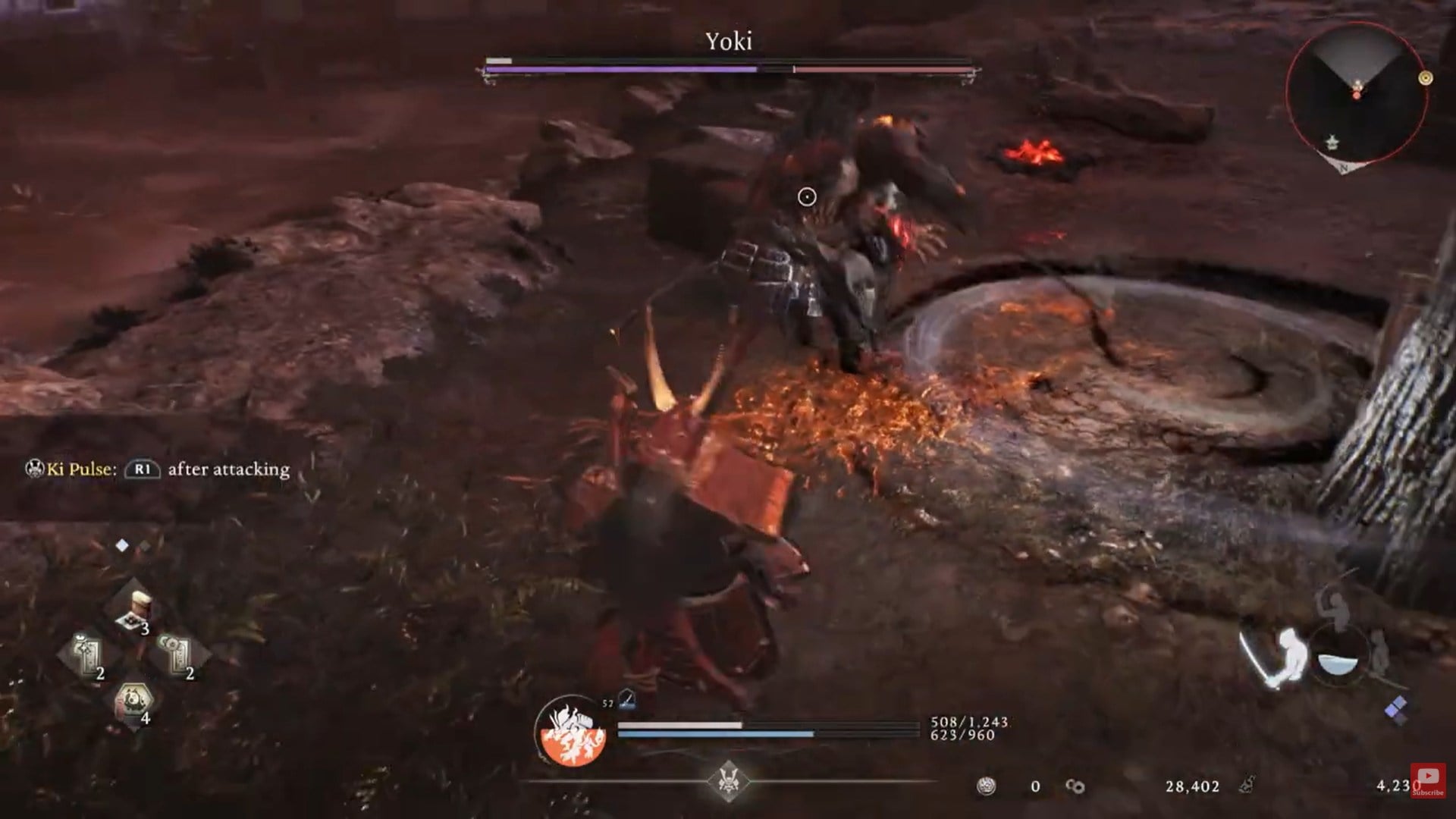
Task: Toggle the lock-on reticle off Yoki
Action: point(807,196)
